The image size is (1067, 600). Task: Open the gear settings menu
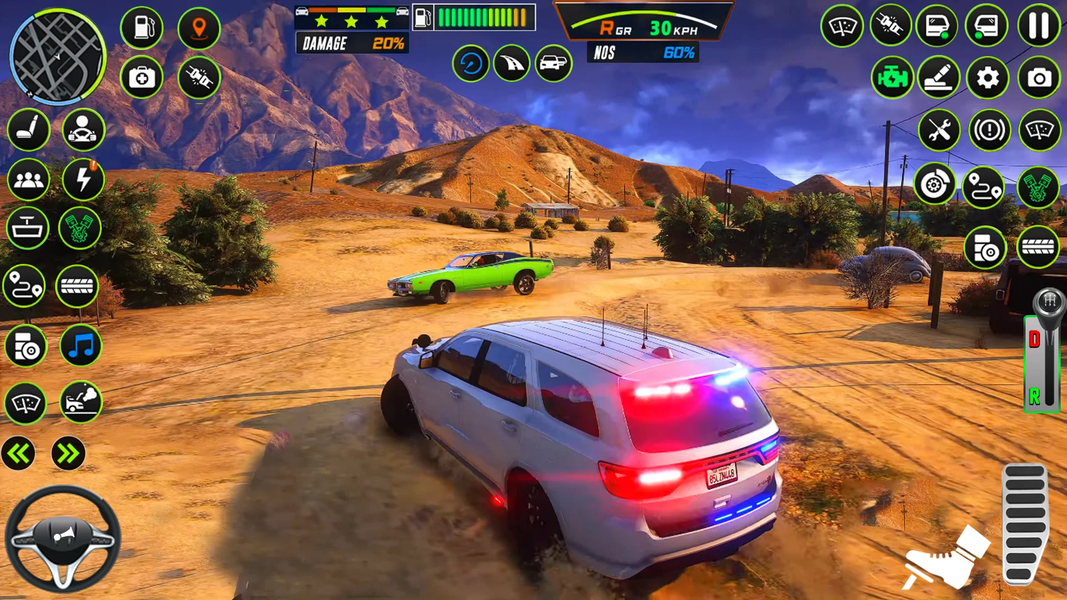[x=987, y=78]
